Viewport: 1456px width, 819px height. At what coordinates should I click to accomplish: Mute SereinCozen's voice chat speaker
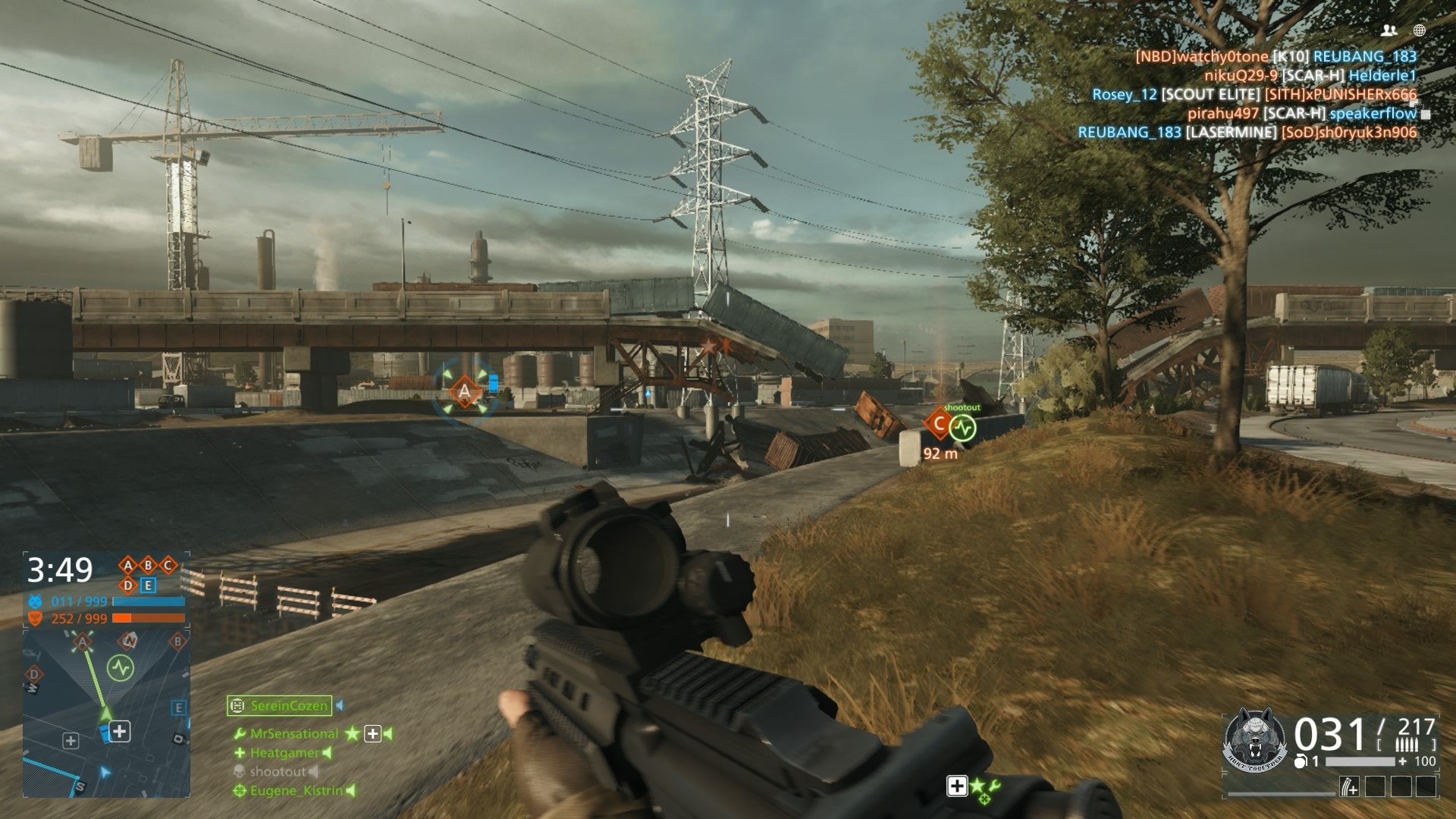pyautogui.click(x=340, y=704)
